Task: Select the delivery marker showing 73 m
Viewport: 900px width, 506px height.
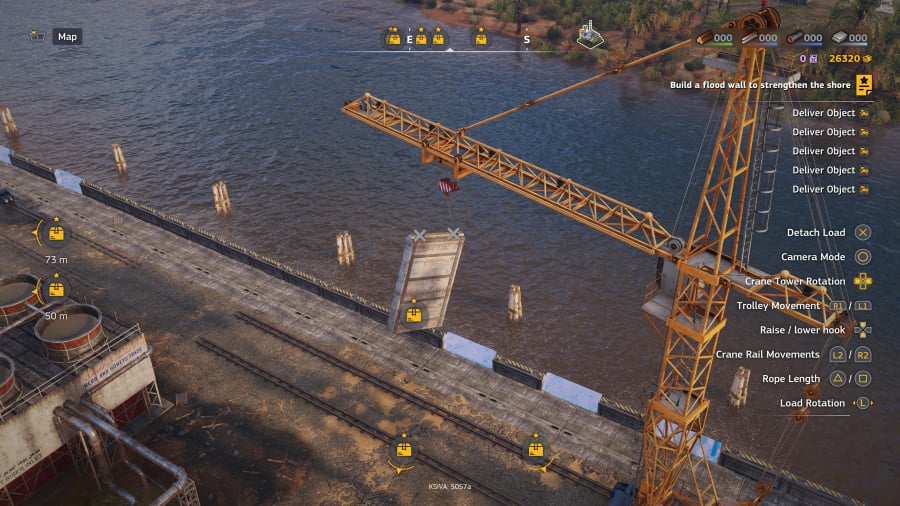Action: coord(56,235)
